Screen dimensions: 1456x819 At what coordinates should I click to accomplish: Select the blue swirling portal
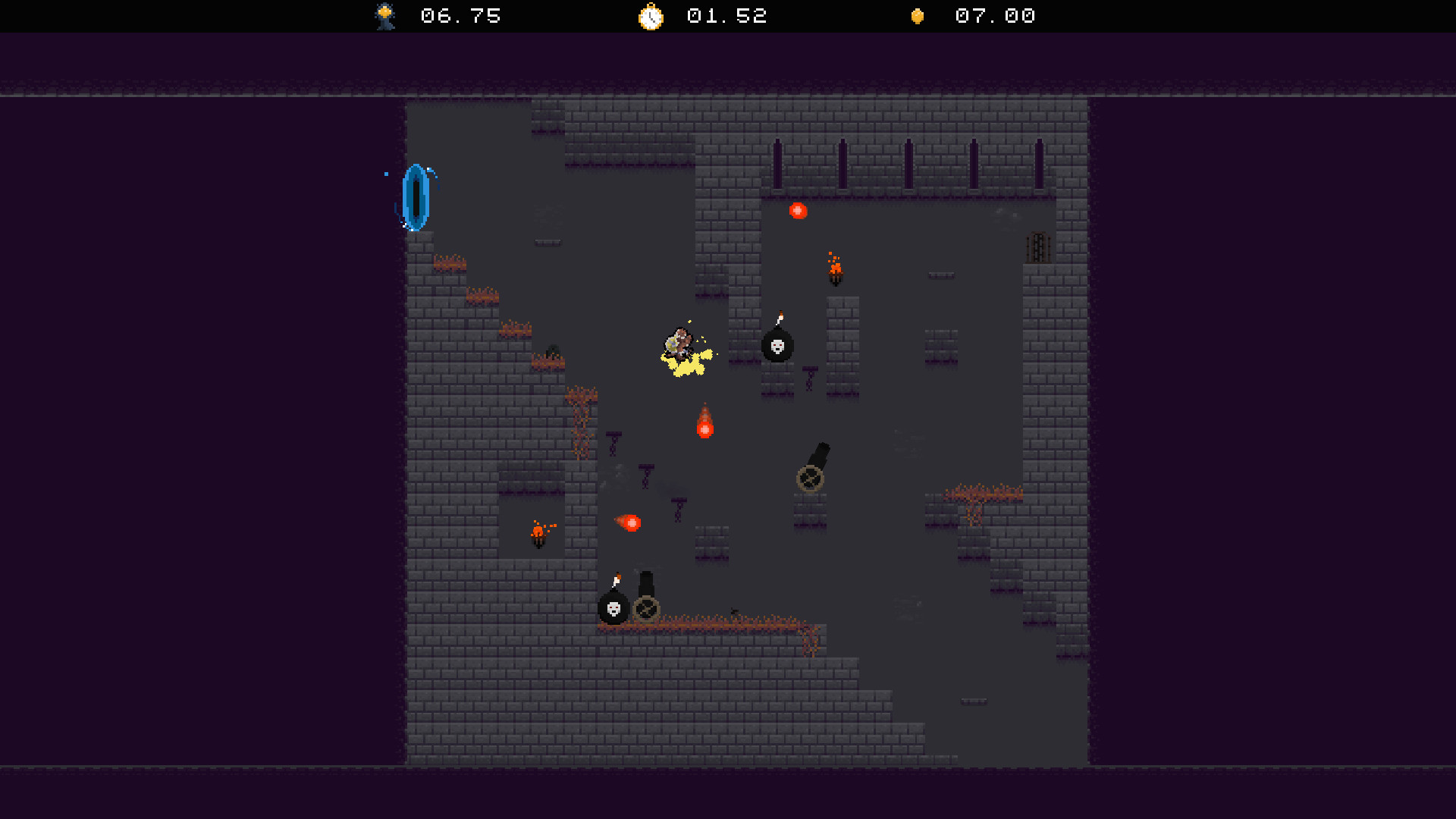click(416, 196)
